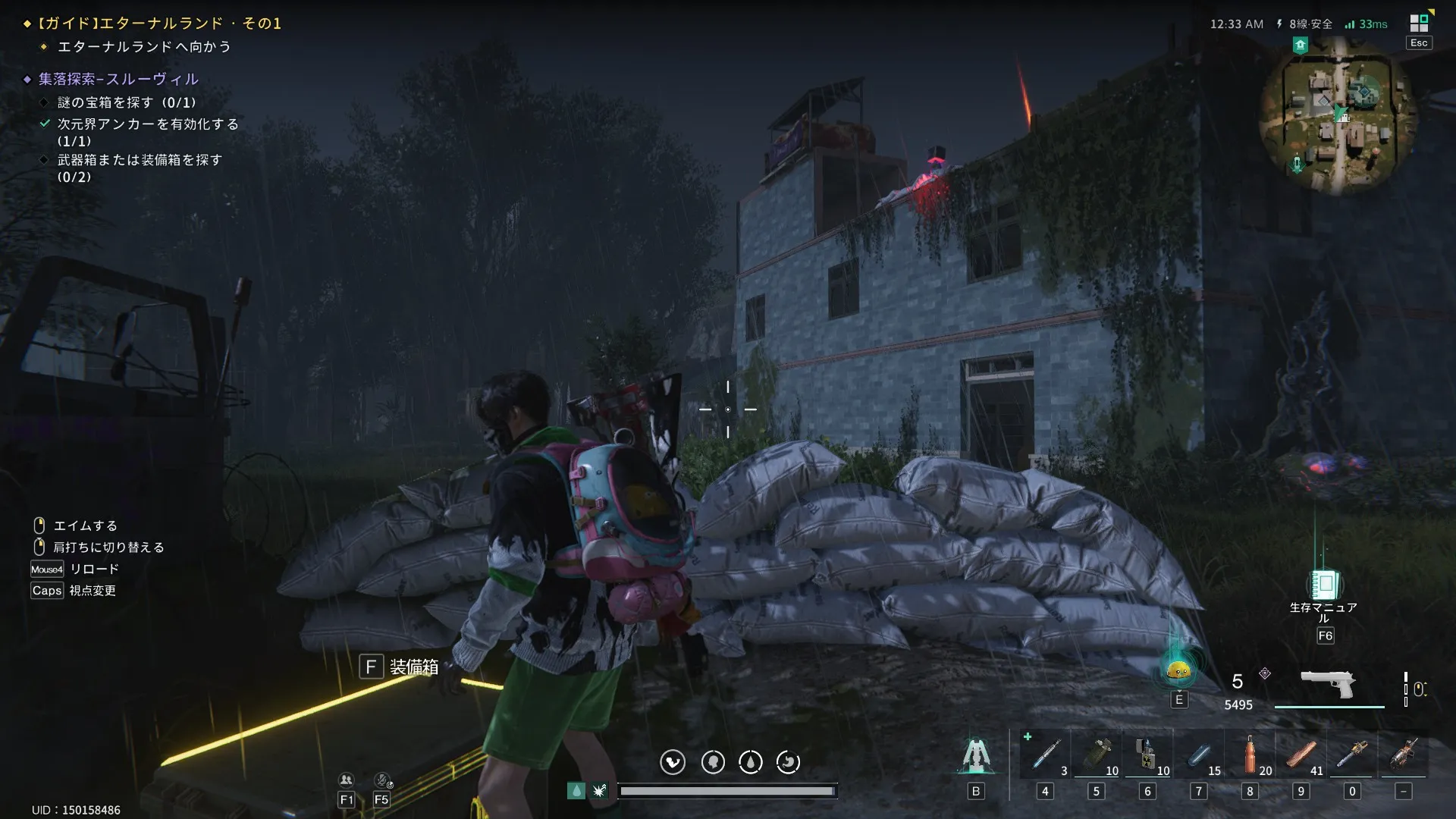This screenshot has width=1456, height=819.
Task: Open the circular minimap
Action: [x=1338, y=116]
